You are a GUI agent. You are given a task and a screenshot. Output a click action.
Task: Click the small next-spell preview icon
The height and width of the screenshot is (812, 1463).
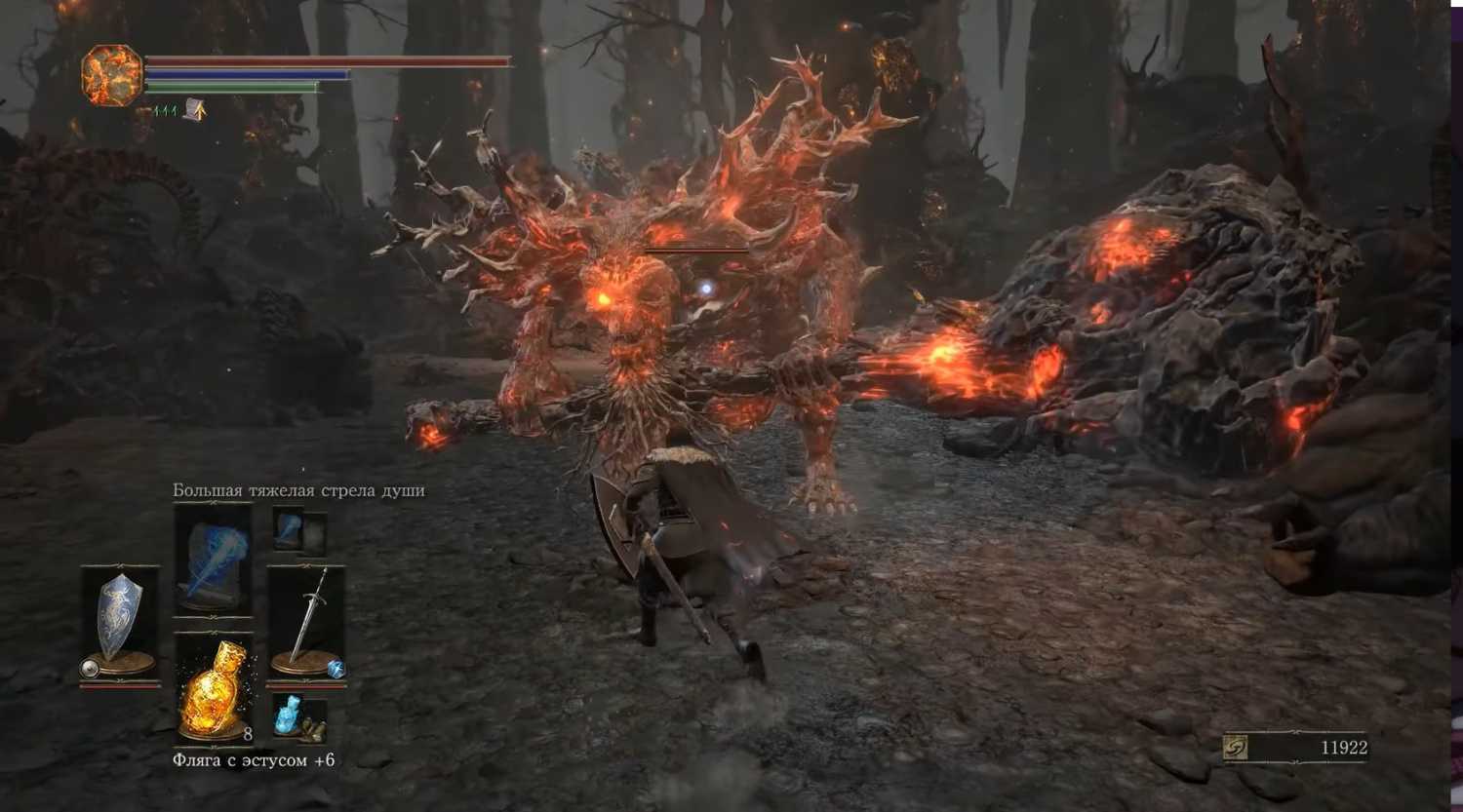(x=289, y=529)
